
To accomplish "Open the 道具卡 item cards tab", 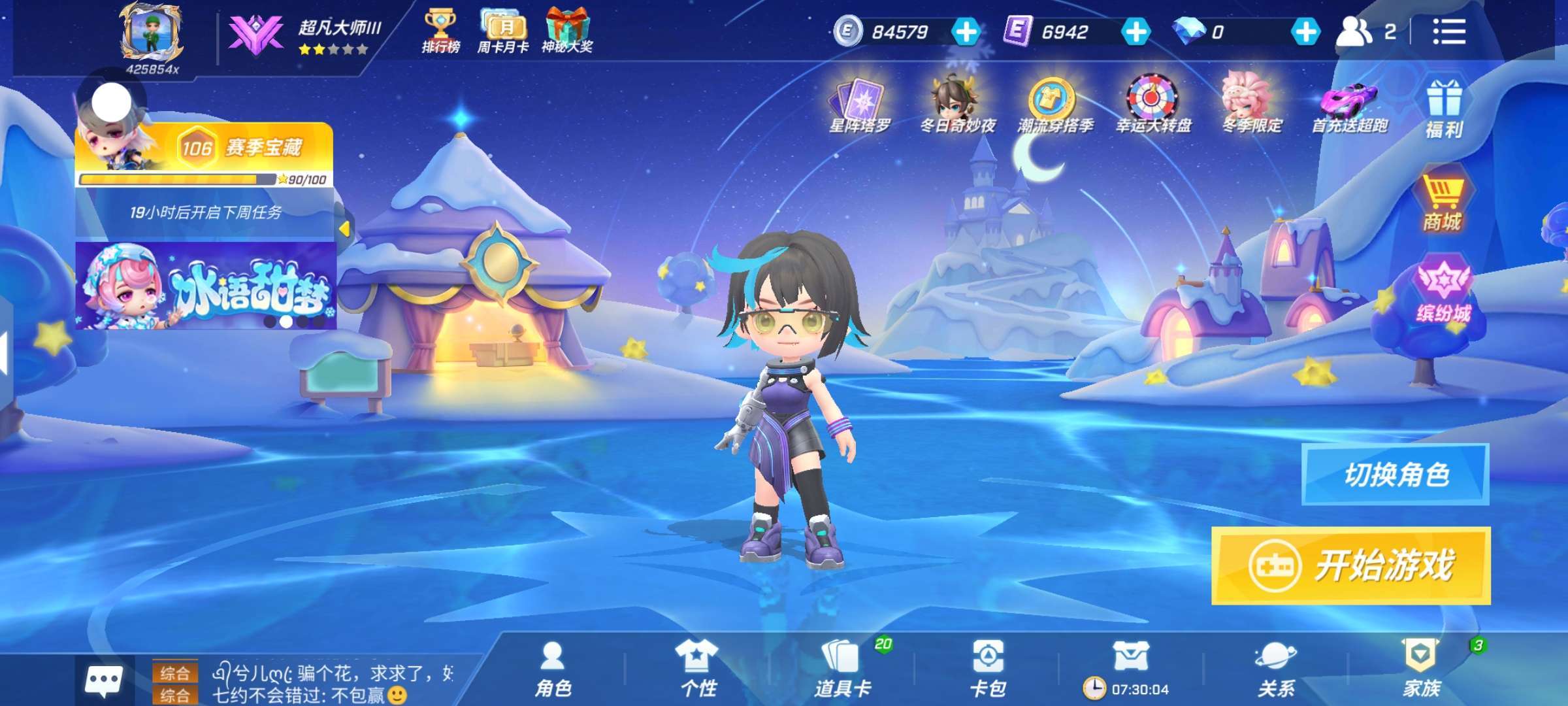I will 842,669.
